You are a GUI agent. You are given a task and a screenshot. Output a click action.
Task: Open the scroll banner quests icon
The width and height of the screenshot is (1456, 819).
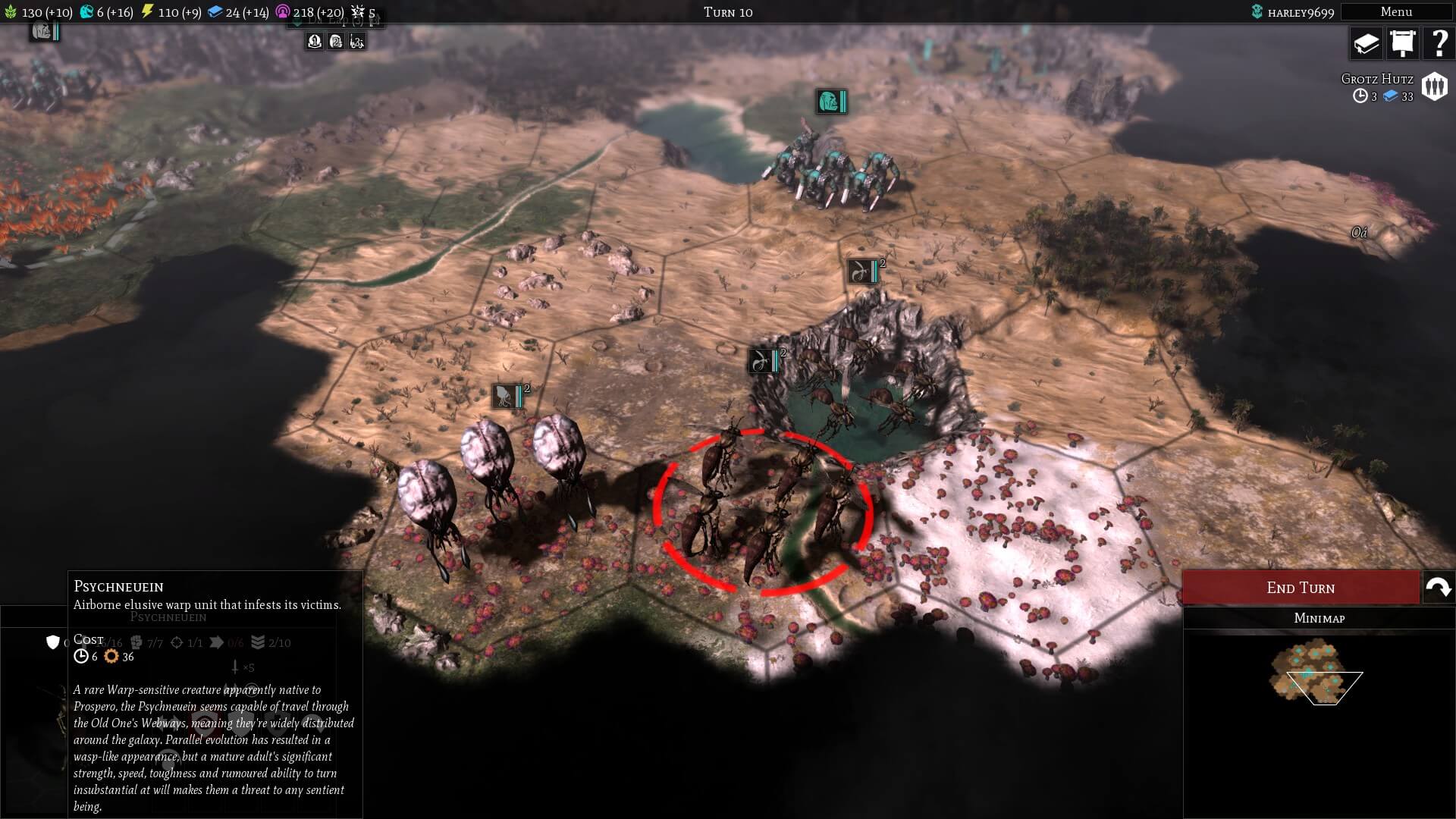click(1402, 43)
